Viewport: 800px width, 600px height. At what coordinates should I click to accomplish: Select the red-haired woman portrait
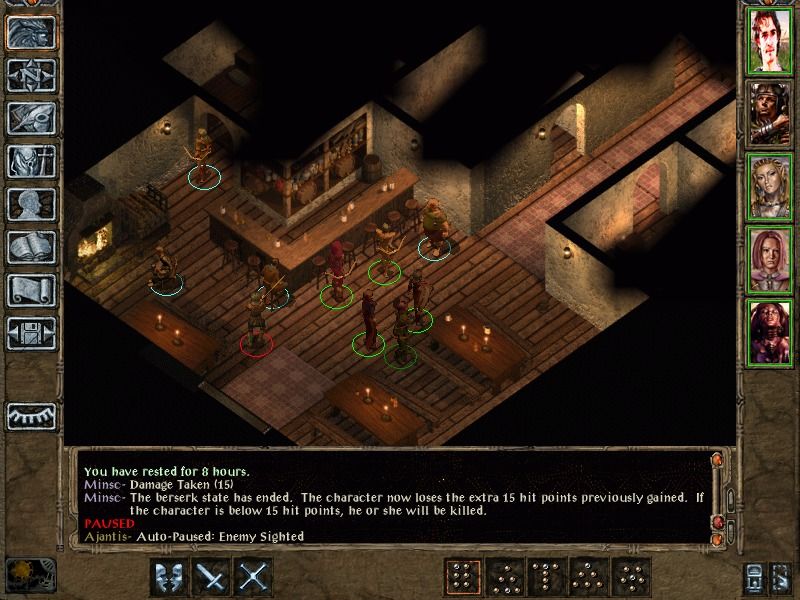pyautogui.click(x=769, y=261)
